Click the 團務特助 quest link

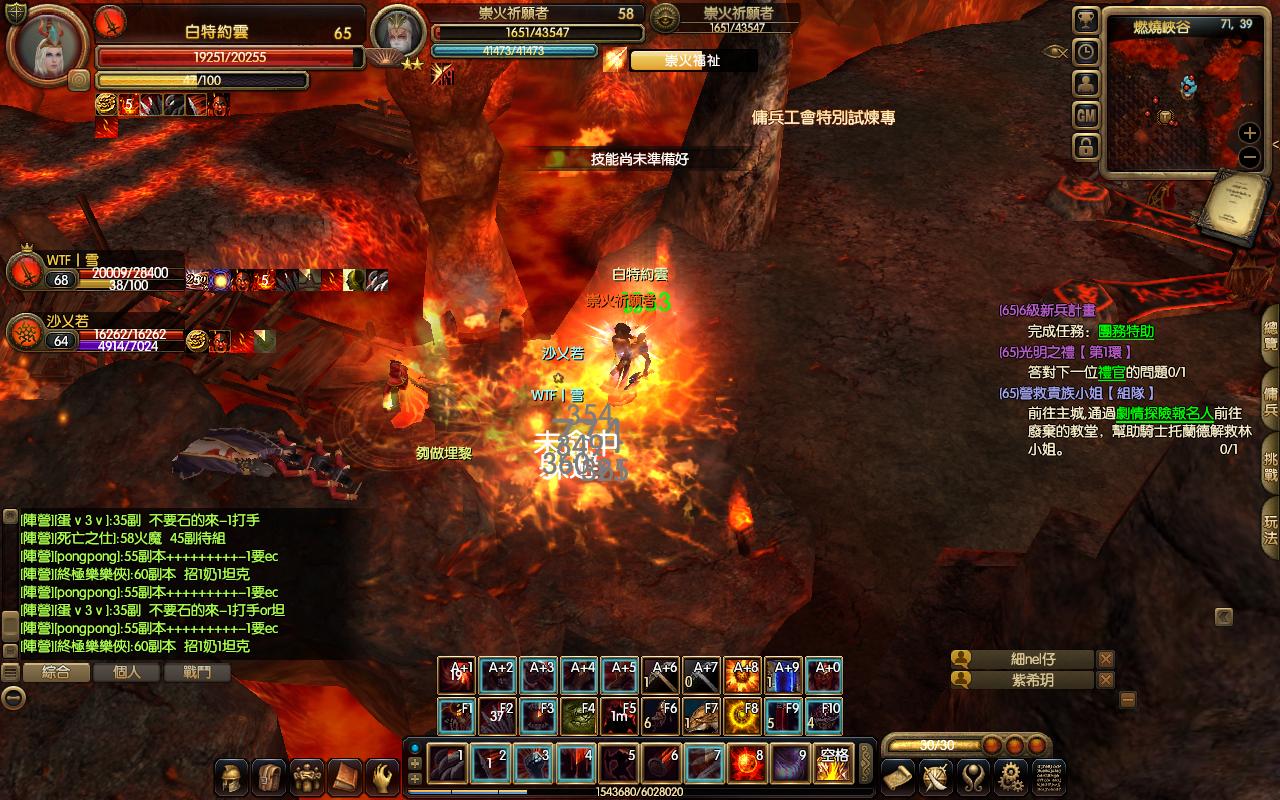tap(1126, 331)
